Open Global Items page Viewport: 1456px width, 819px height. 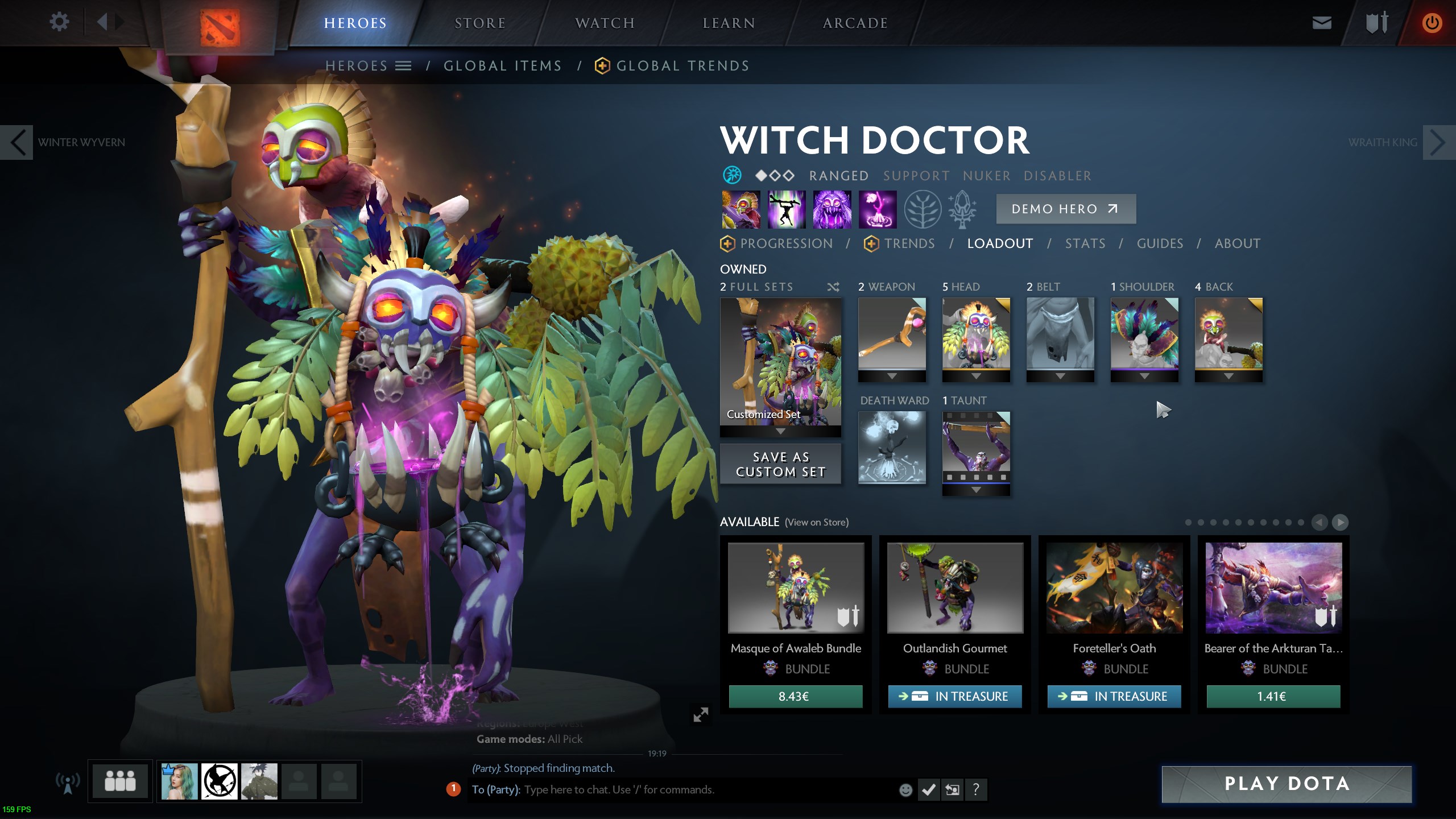point(503,66)
